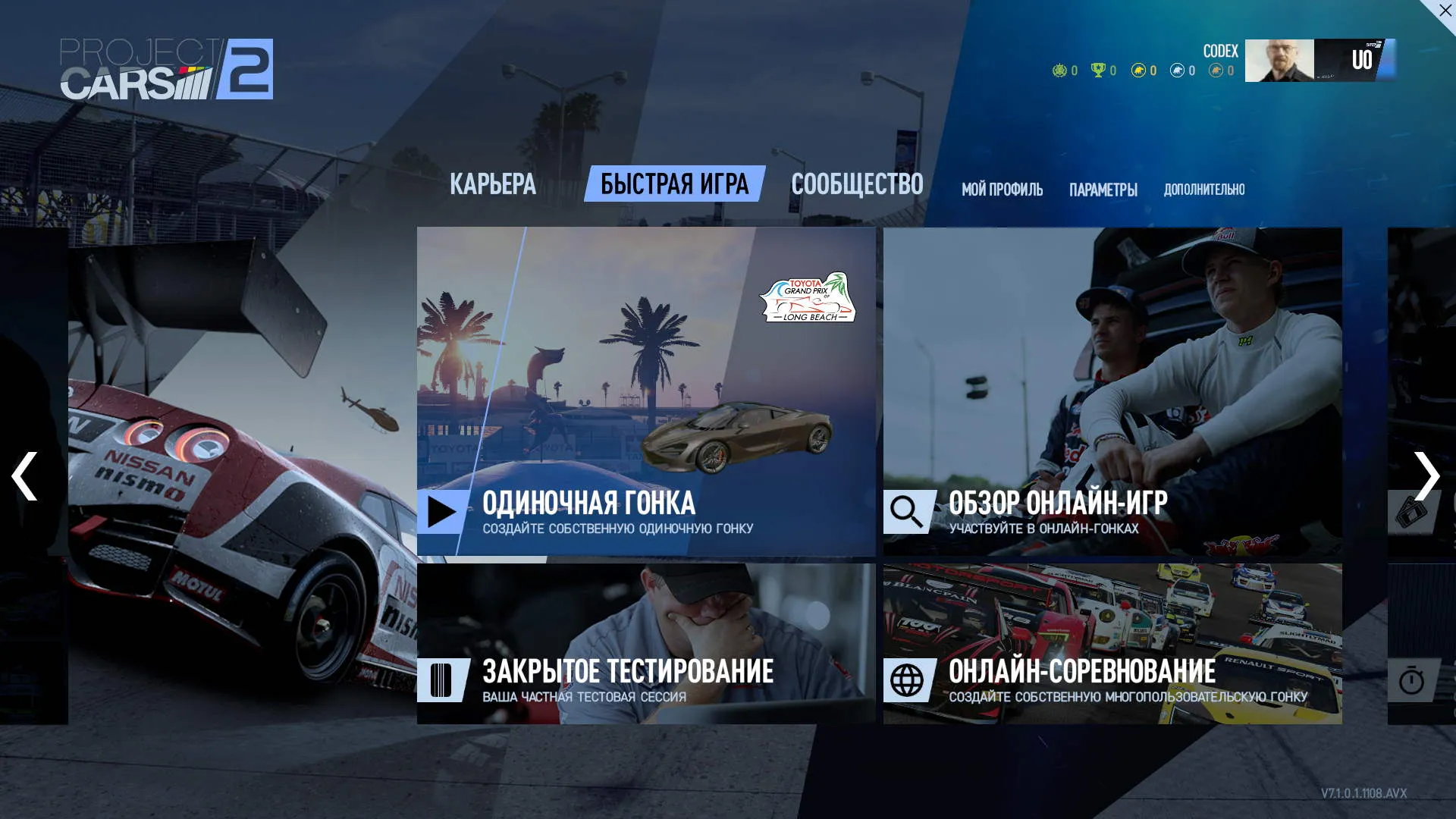
Task: Show the ДОПОЛНИТЕЛЬНО section
Action: pos(1204,190)
